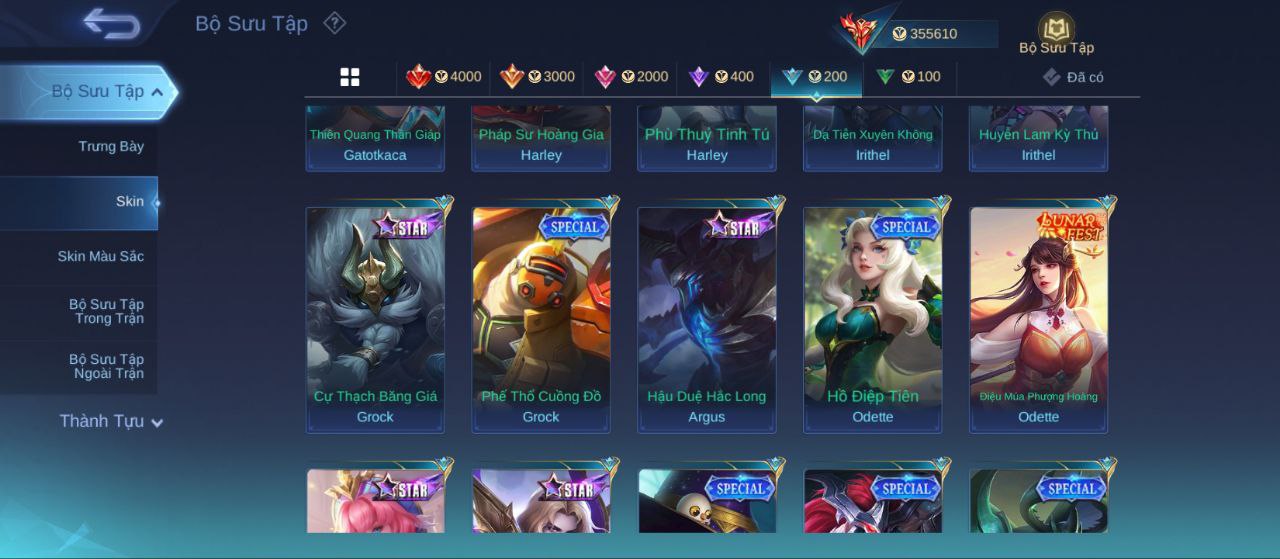This screenshot has height=559, width=1280.
Task: Expand the Thành Tựu section
Action: coord(110,422)
